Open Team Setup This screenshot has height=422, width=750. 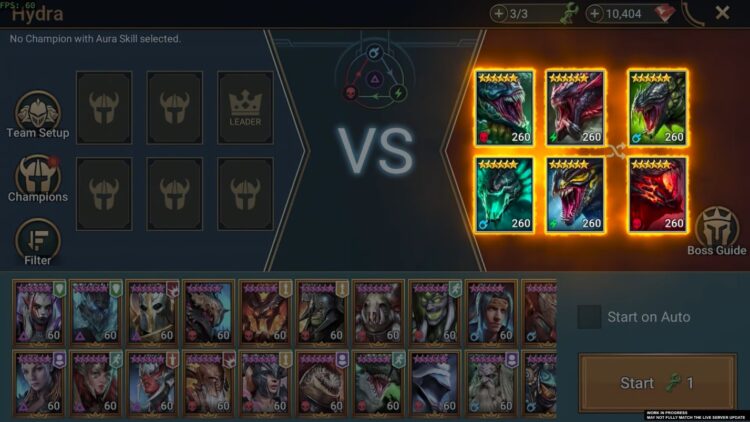(x=38, y=114)
